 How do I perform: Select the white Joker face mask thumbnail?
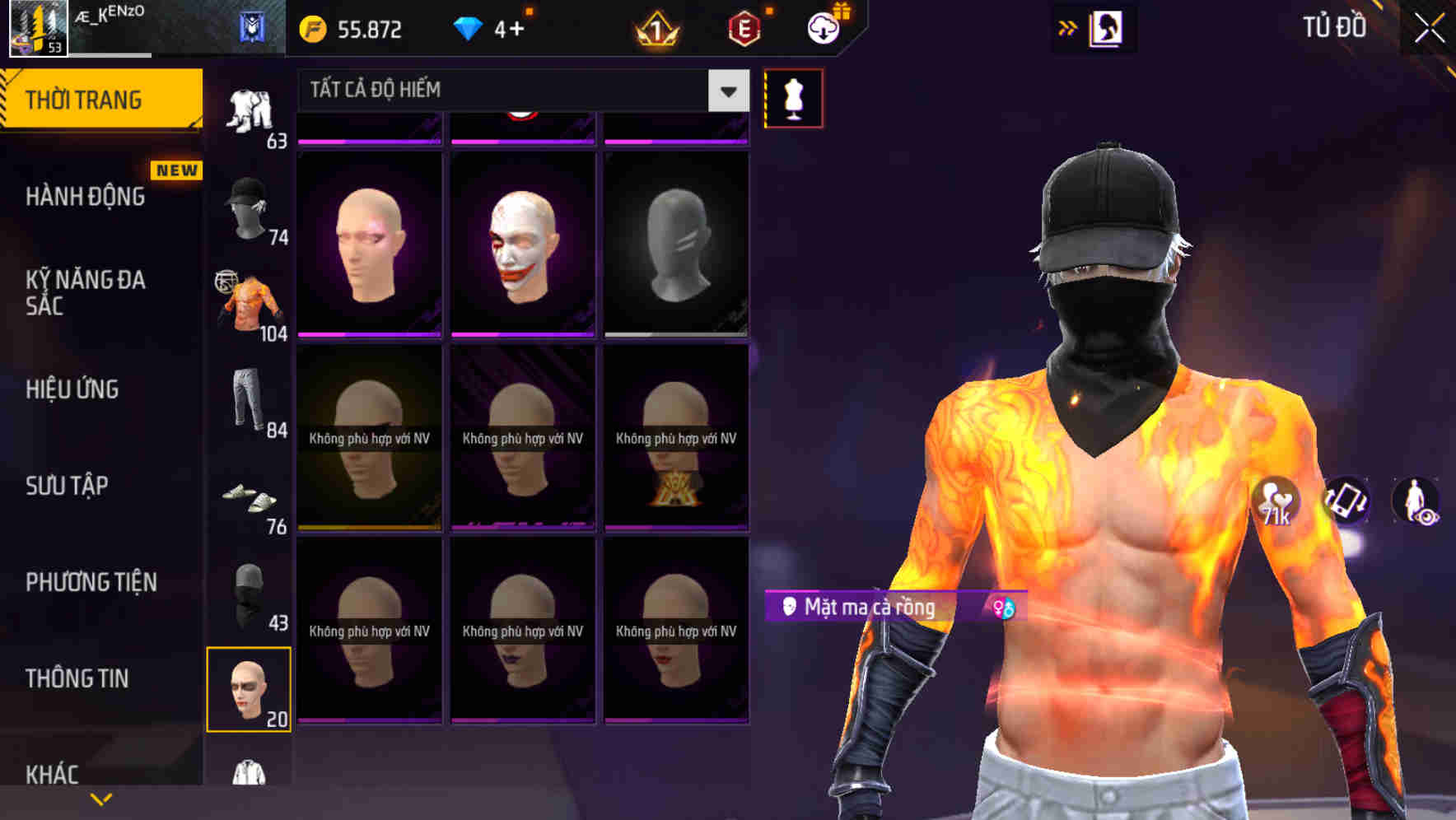click(x=522, y=239)
